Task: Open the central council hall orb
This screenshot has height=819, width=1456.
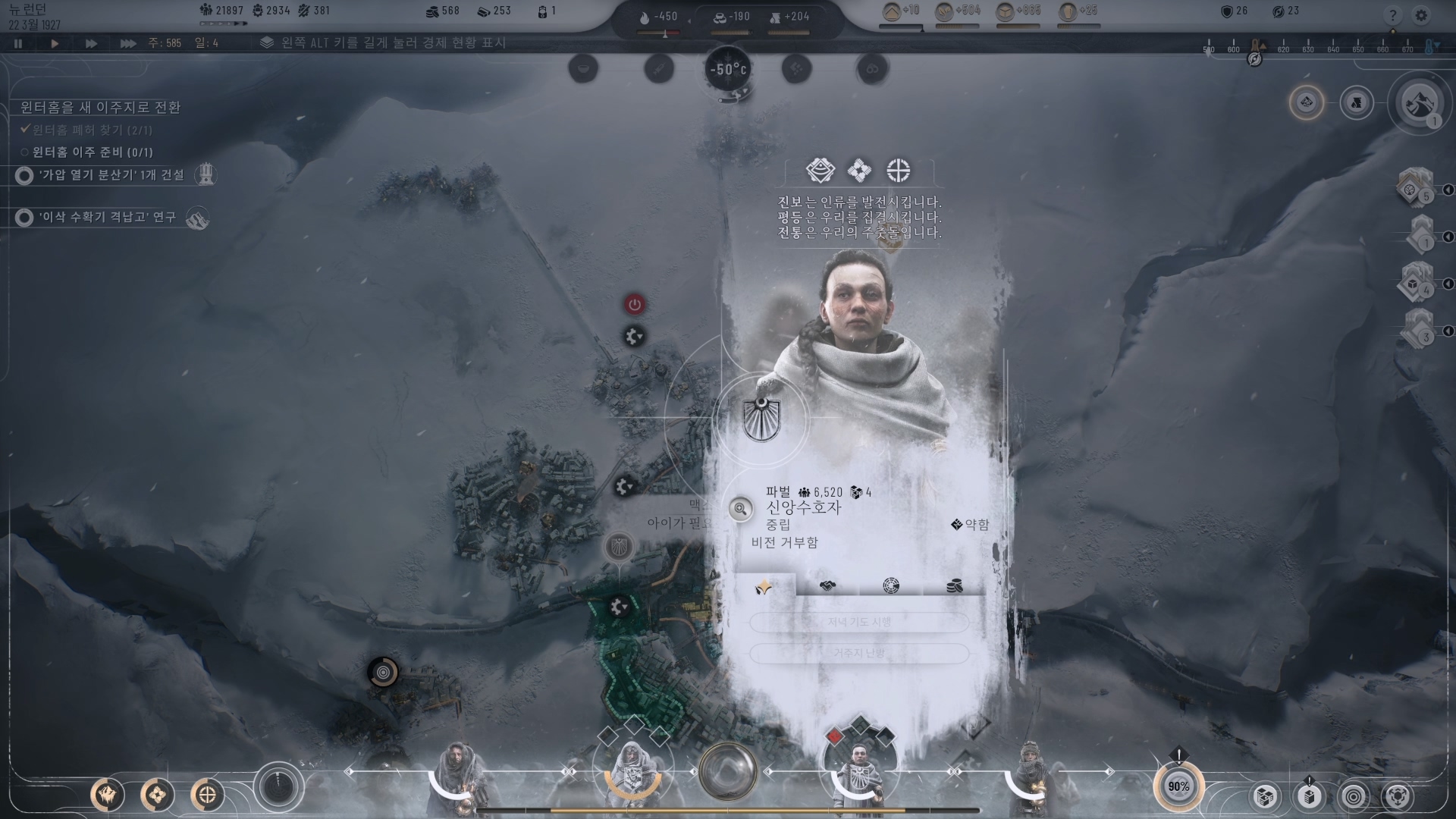Action: point(728,771)
